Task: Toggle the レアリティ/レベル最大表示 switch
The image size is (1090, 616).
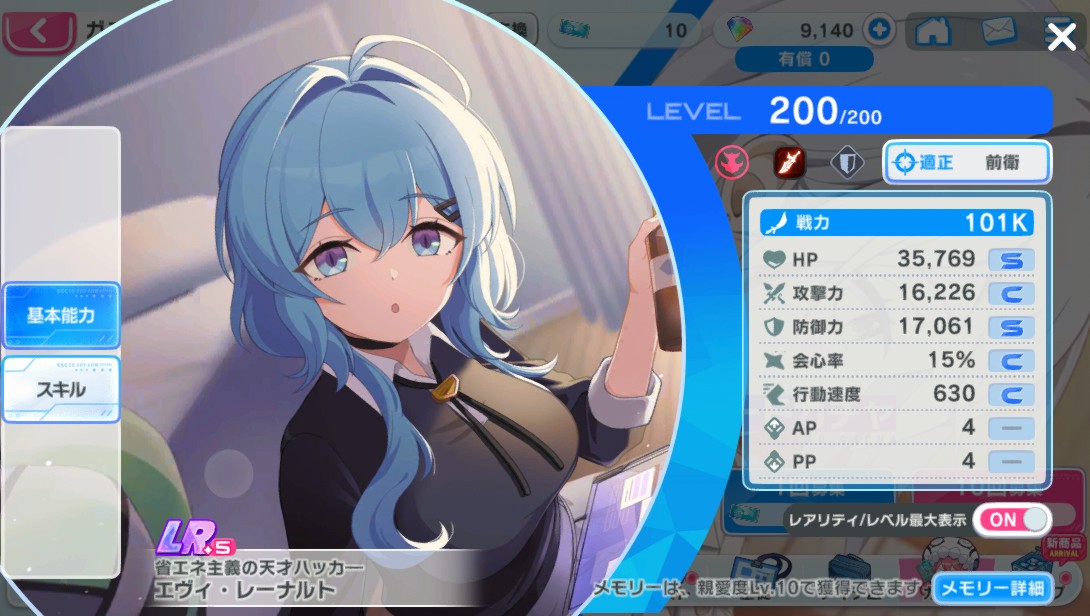Action: 1011,519
